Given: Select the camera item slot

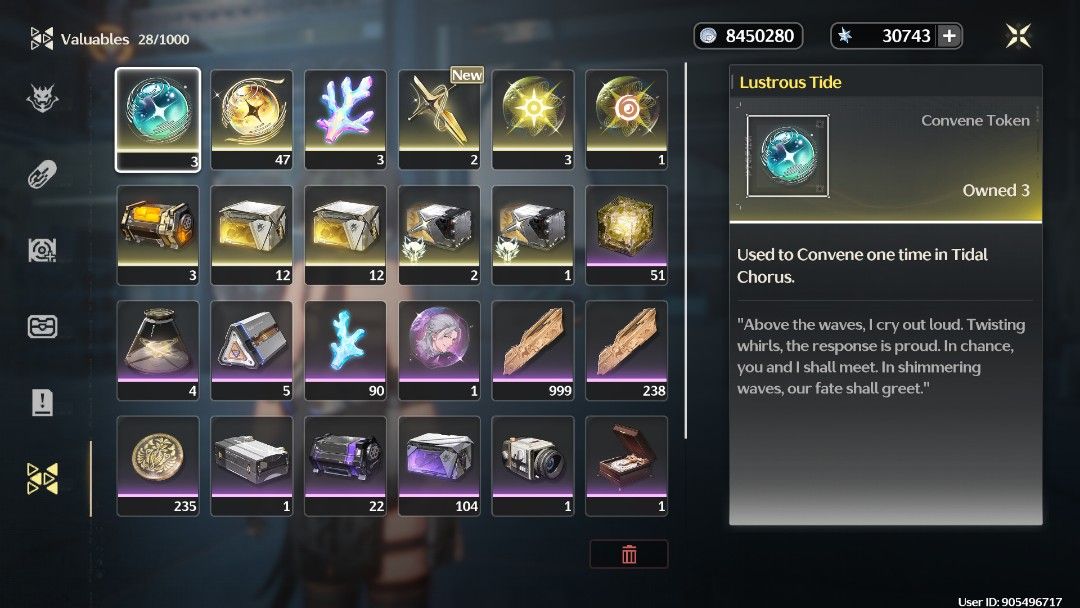Looking at the screenshot, I should point(533,466).
